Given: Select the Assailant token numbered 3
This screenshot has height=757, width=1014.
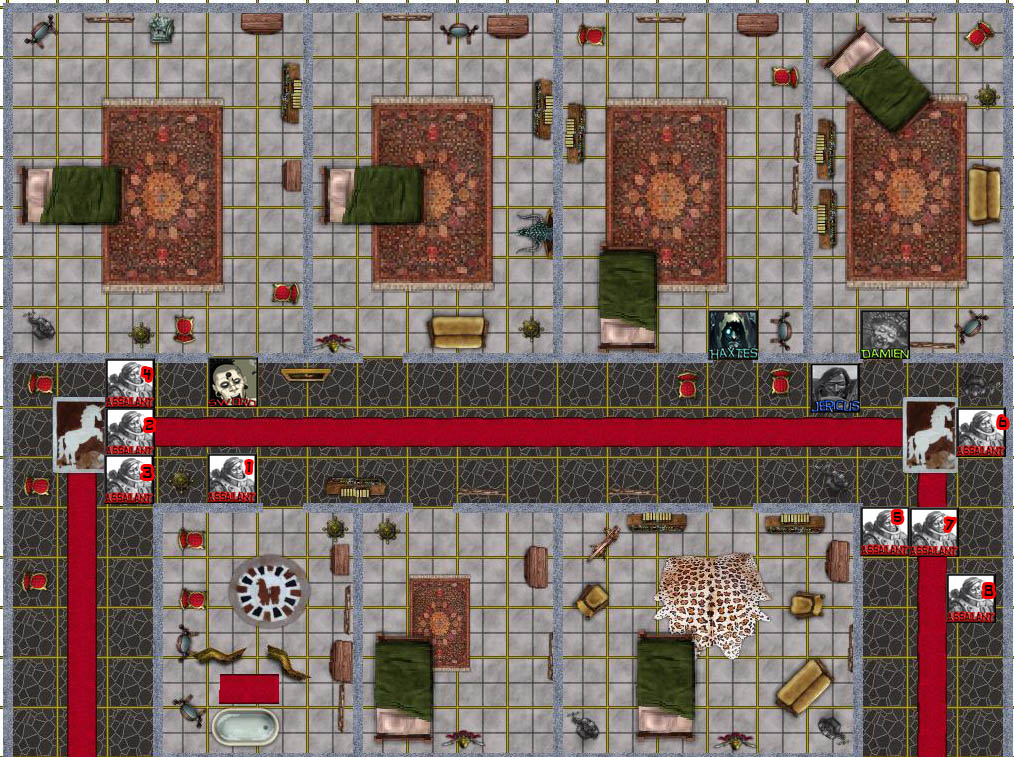Looking at the screenshot, I should click(130, 480).
